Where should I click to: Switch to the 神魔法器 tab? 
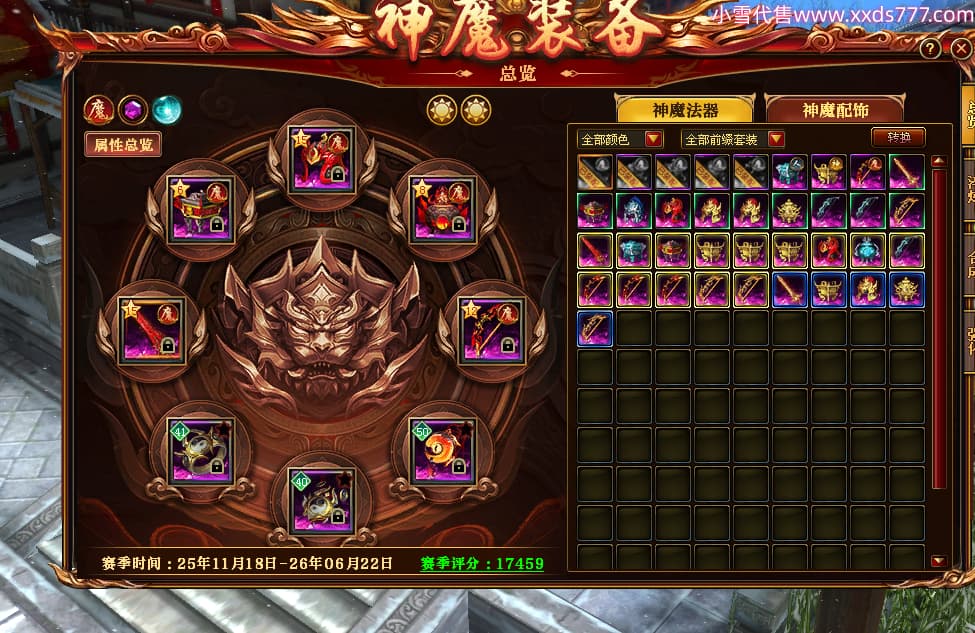coord(685,110)
